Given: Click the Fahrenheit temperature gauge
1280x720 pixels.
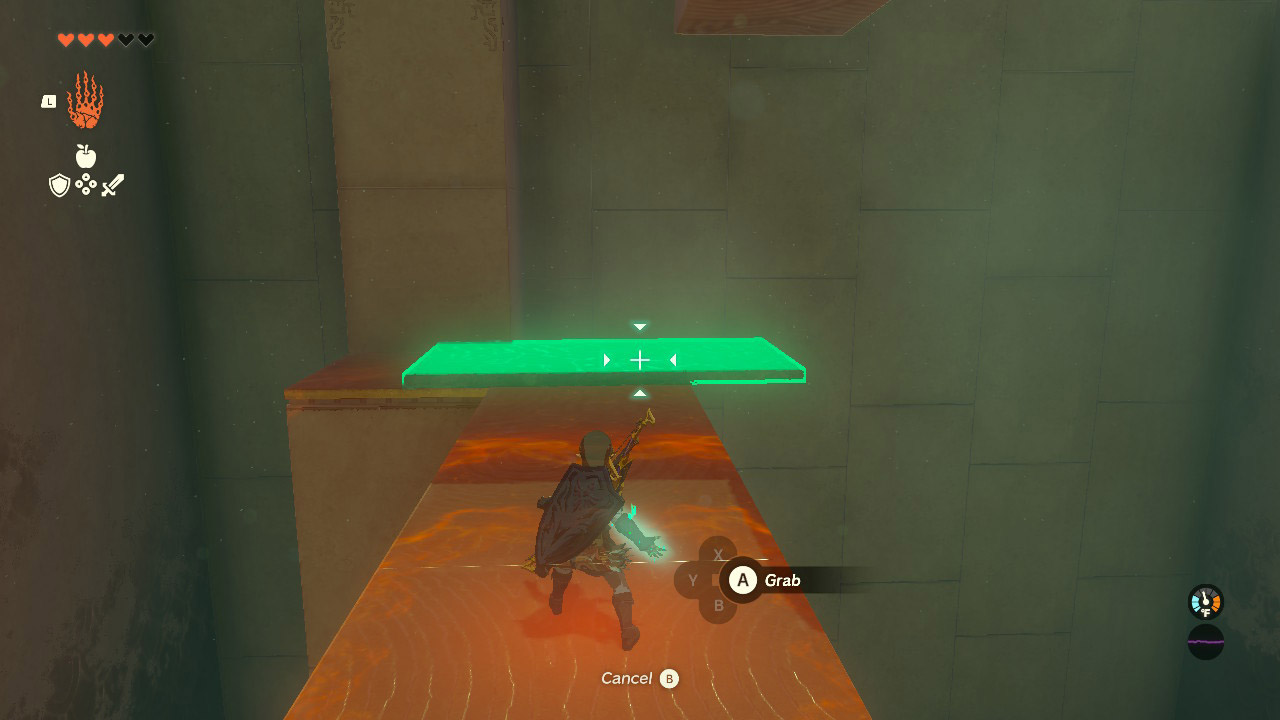Looking at the screenshot, I should (1204, 601).
